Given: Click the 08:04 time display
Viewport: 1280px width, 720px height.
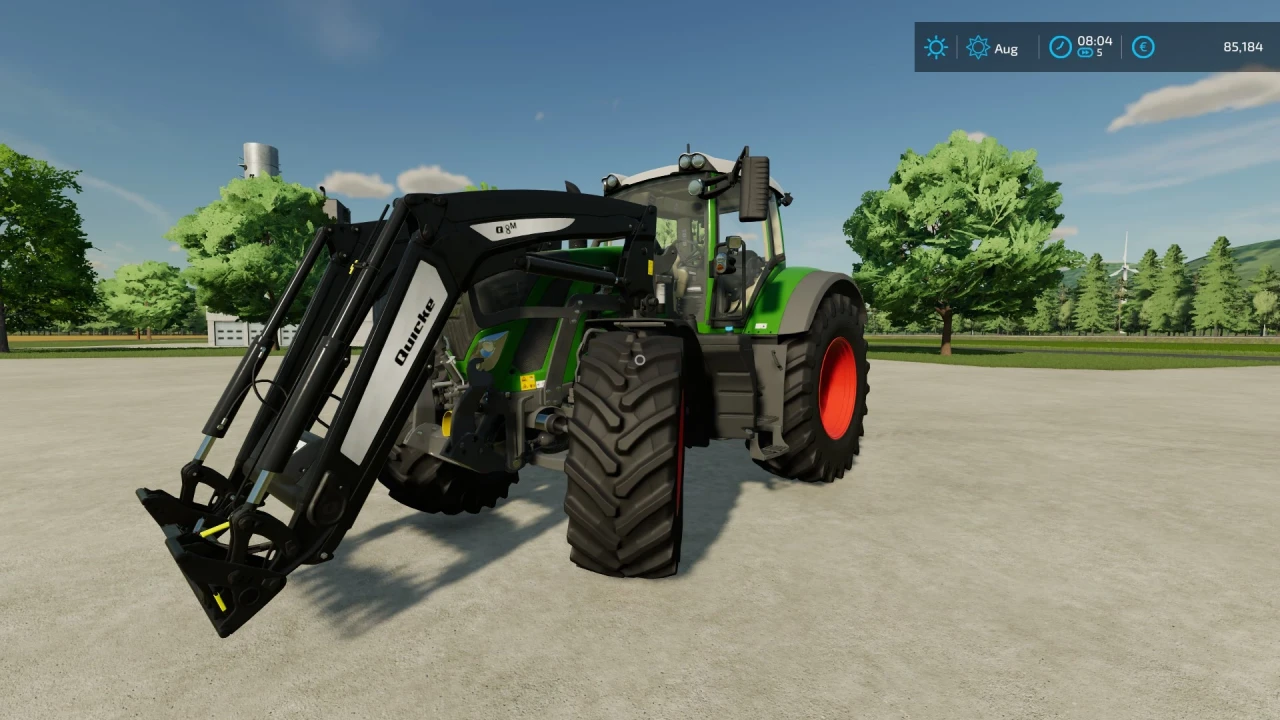Looking at the screenshot, I should click(1094, 41).
